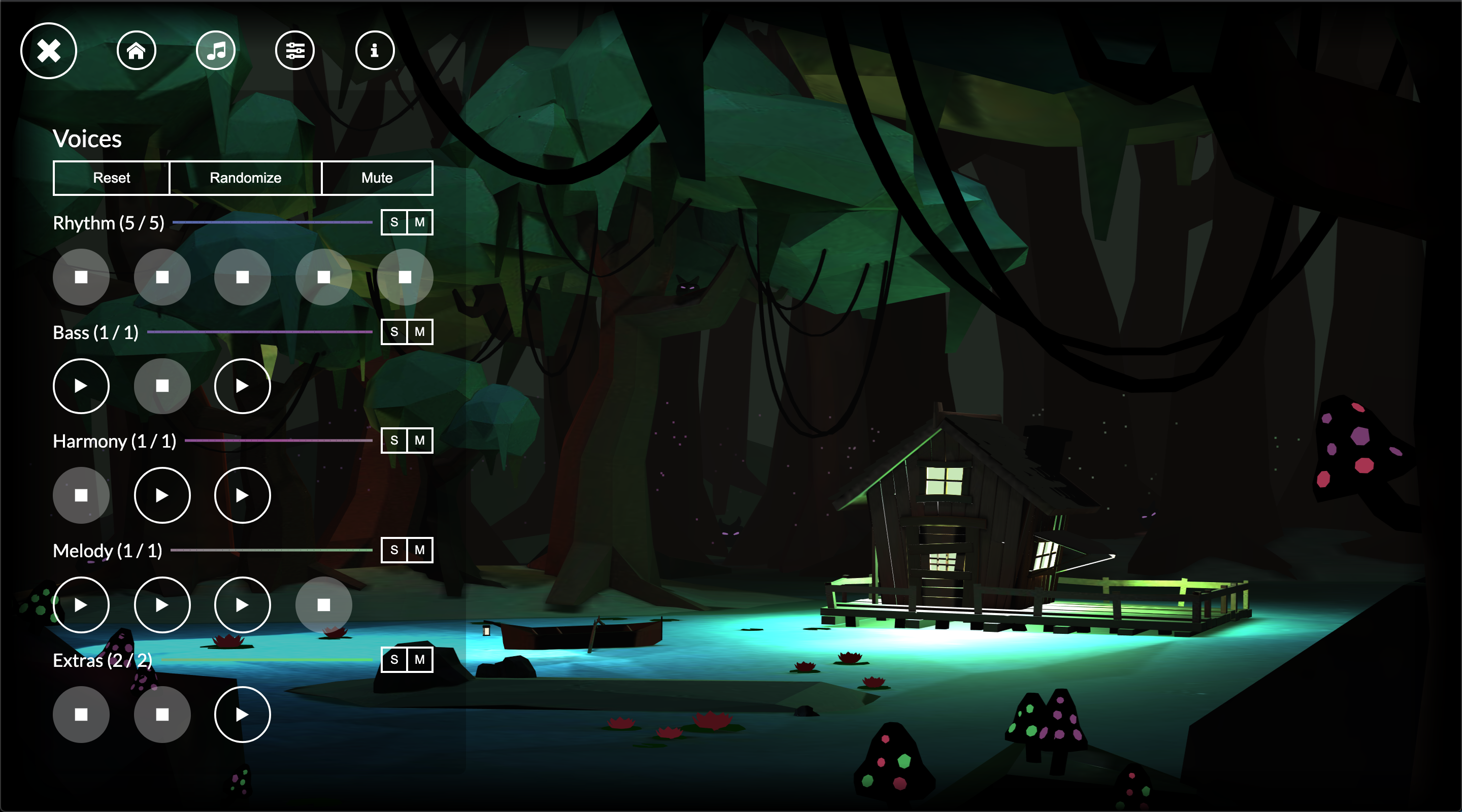Open the mixer sliders settings icon
This screenshot has height=812, width=1462.
coord(295,51)
